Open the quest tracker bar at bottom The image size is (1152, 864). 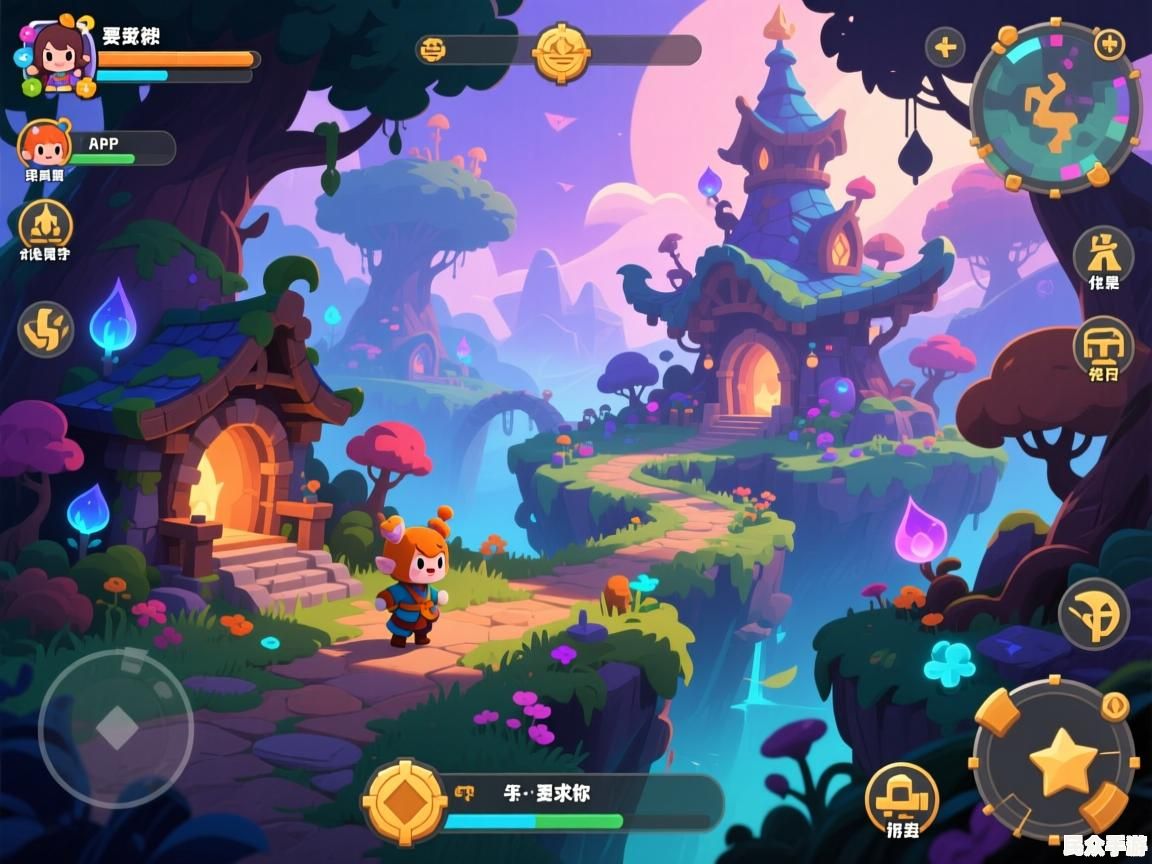[x=580, y=802]
